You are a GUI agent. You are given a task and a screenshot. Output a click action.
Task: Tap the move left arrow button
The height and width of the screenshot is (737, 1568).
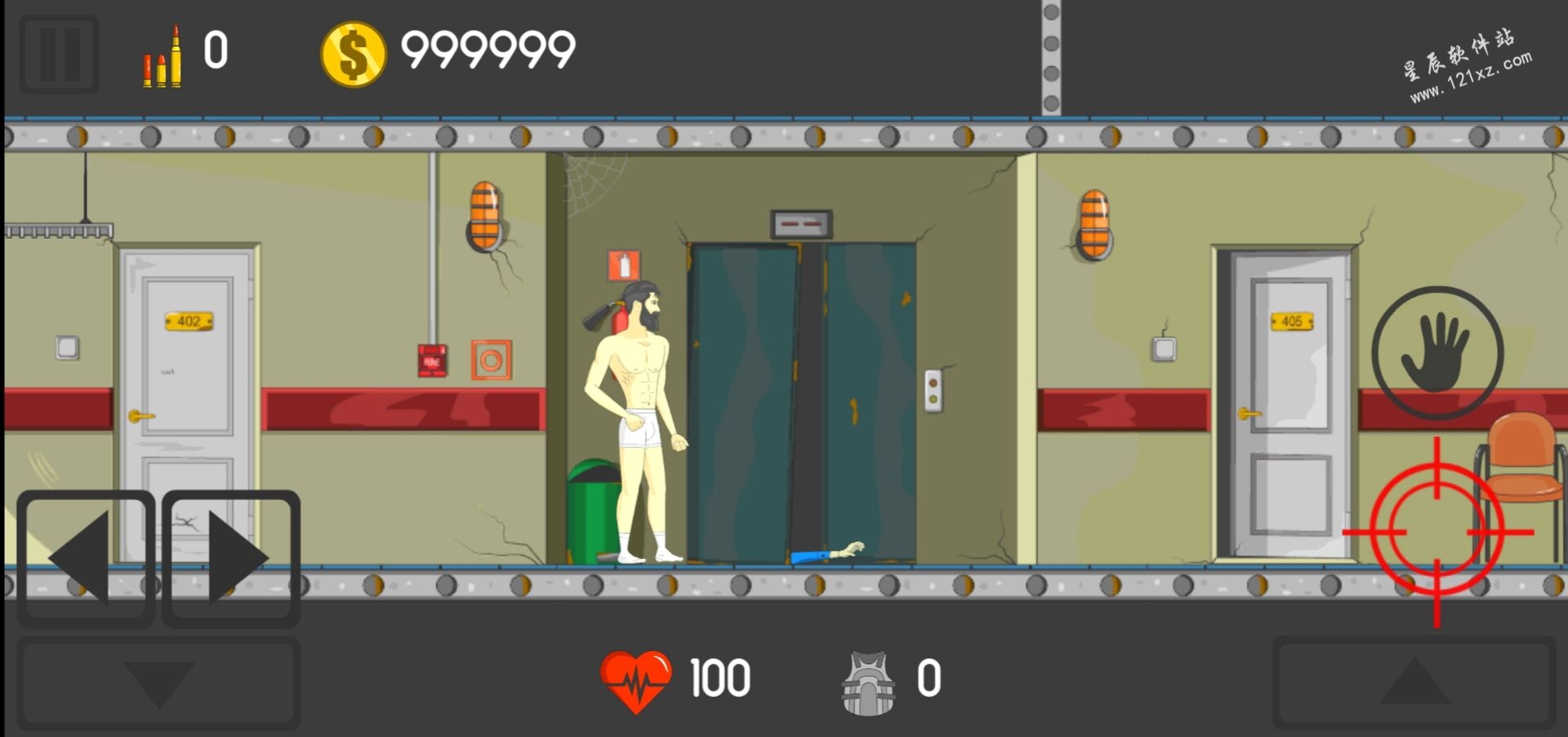click(86, 558)
